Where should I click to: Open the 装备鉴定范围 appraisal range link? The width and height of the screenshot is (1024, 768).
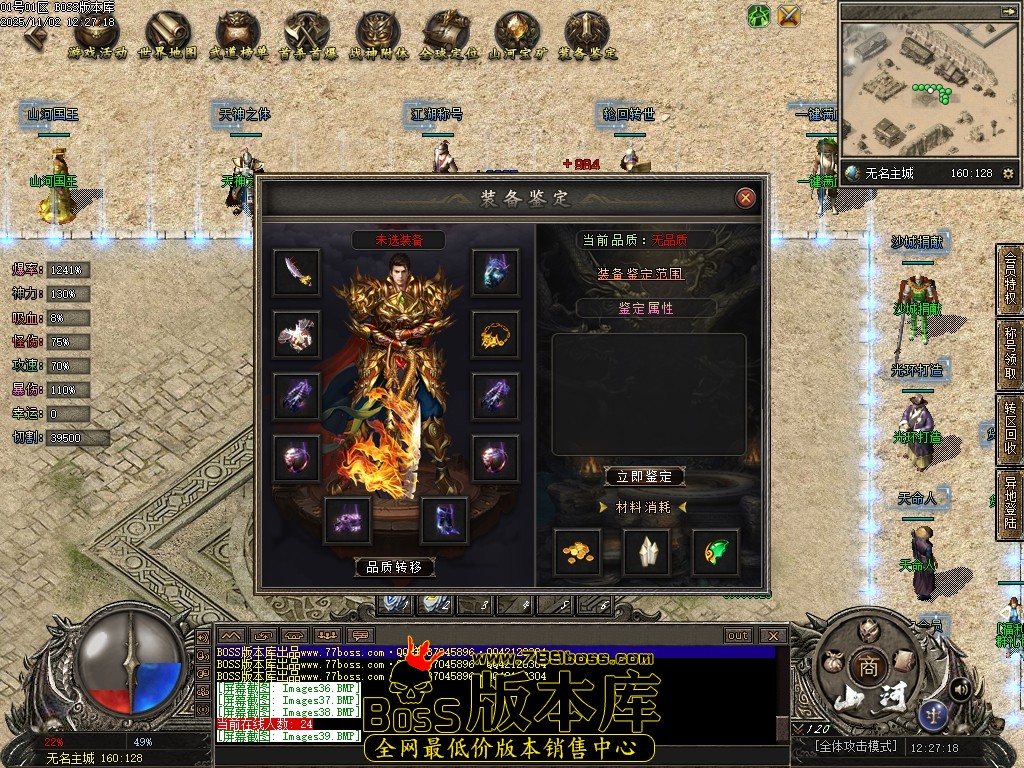(641, 273)
